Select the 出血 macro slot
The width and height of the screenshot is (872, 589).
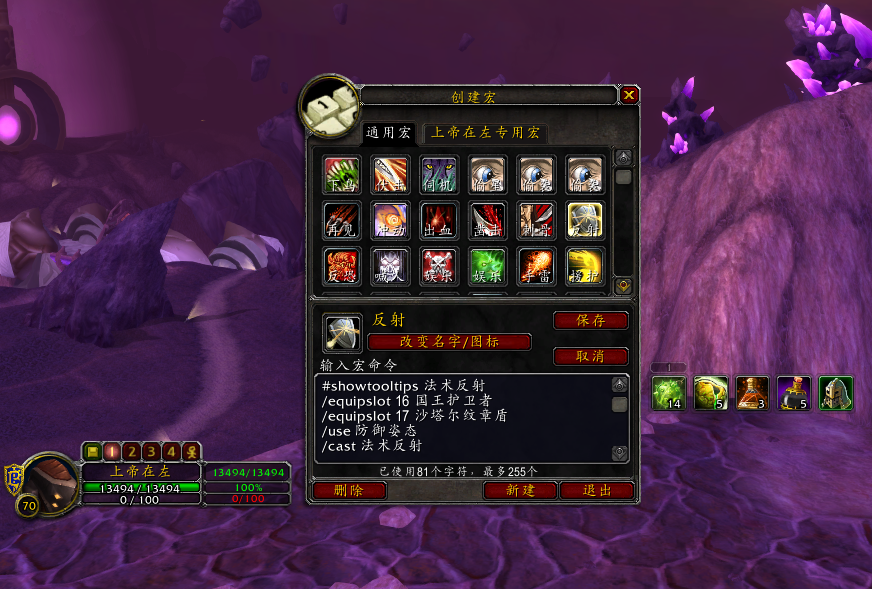439,221
